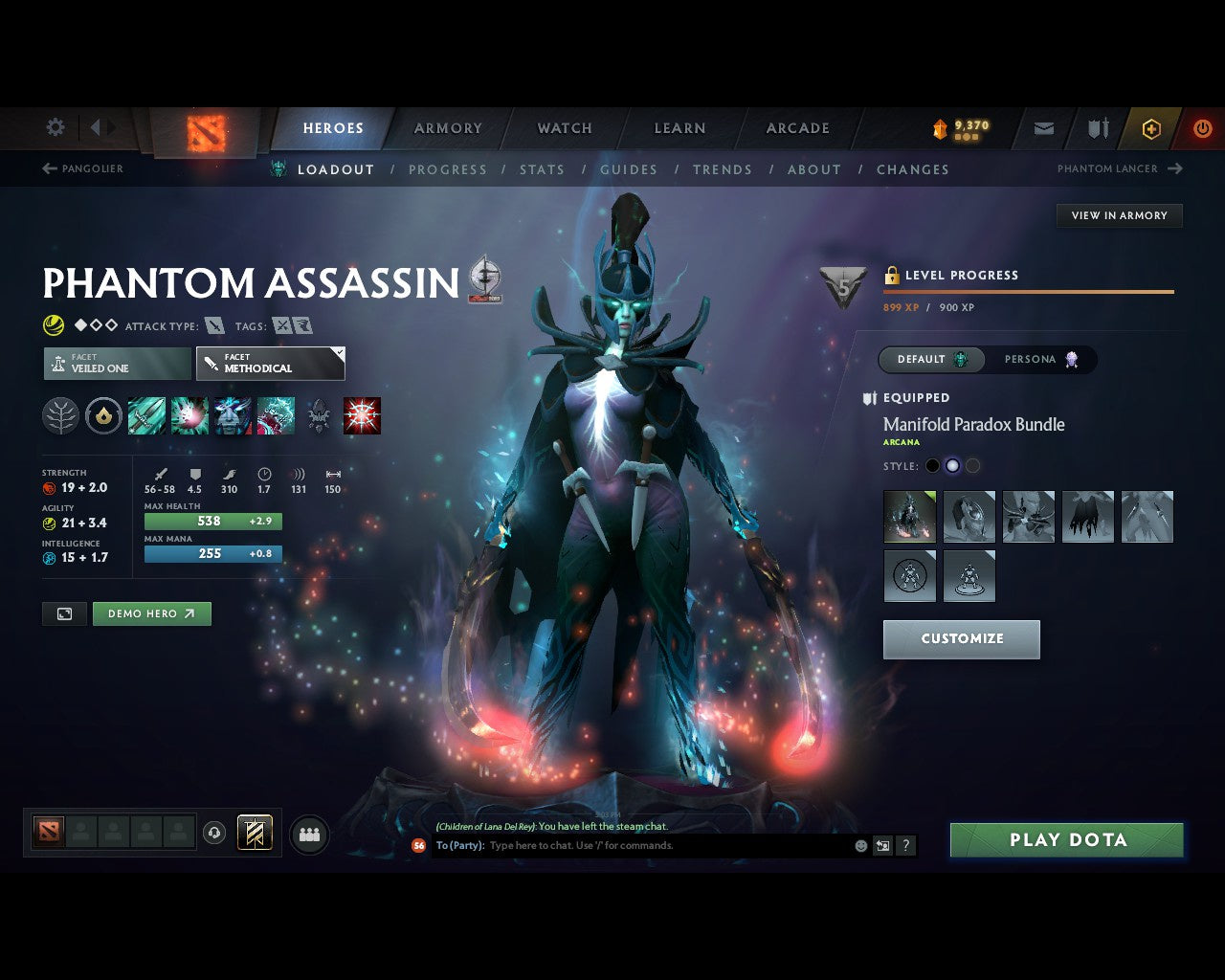Open the Customize loadout button
The height and width of the screenshot is (980, 1225).
coord(961,639)
